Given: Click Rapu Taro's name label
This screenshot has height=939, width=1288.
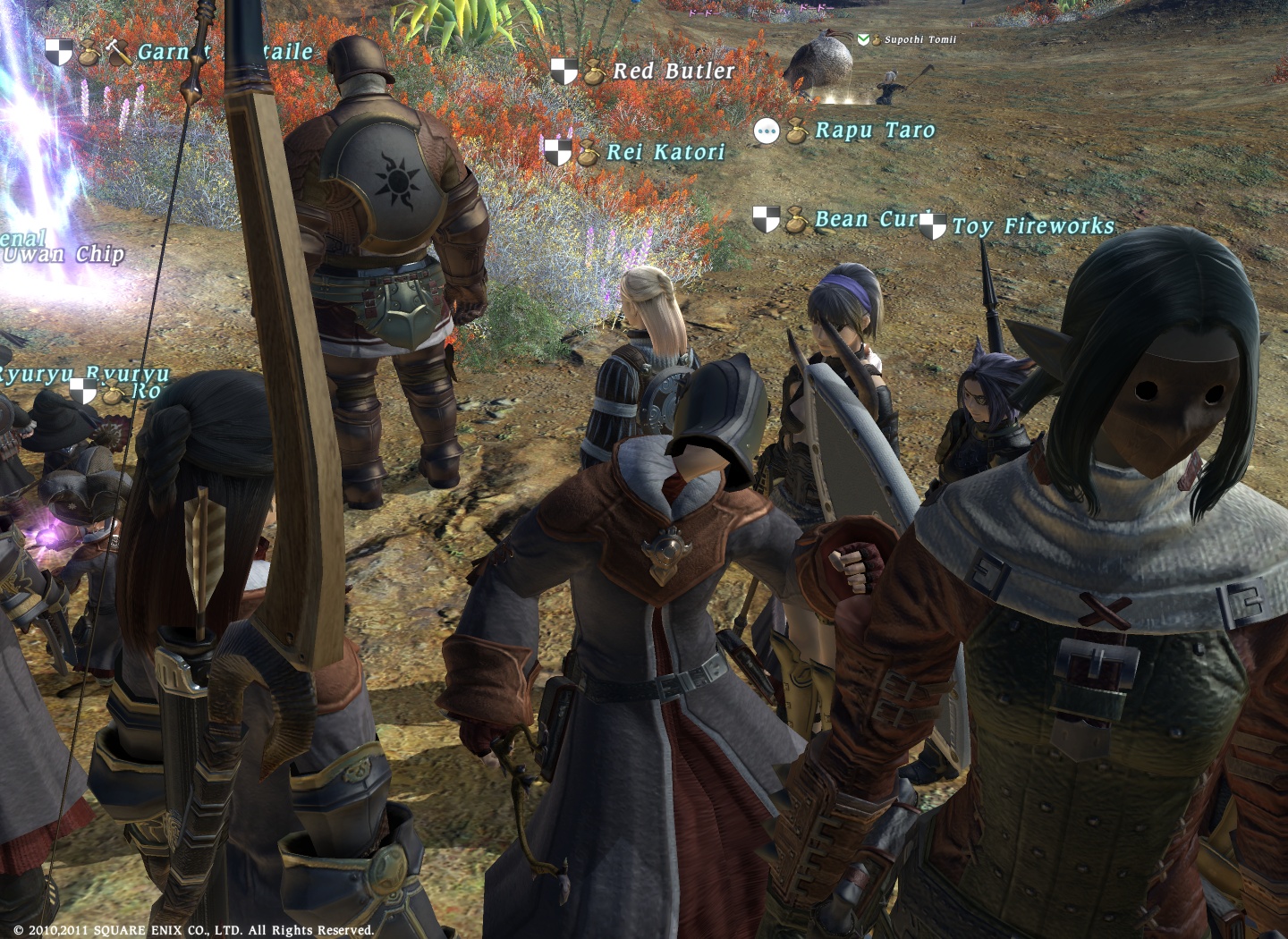Looking at the screenshot, I should (874, 131).
